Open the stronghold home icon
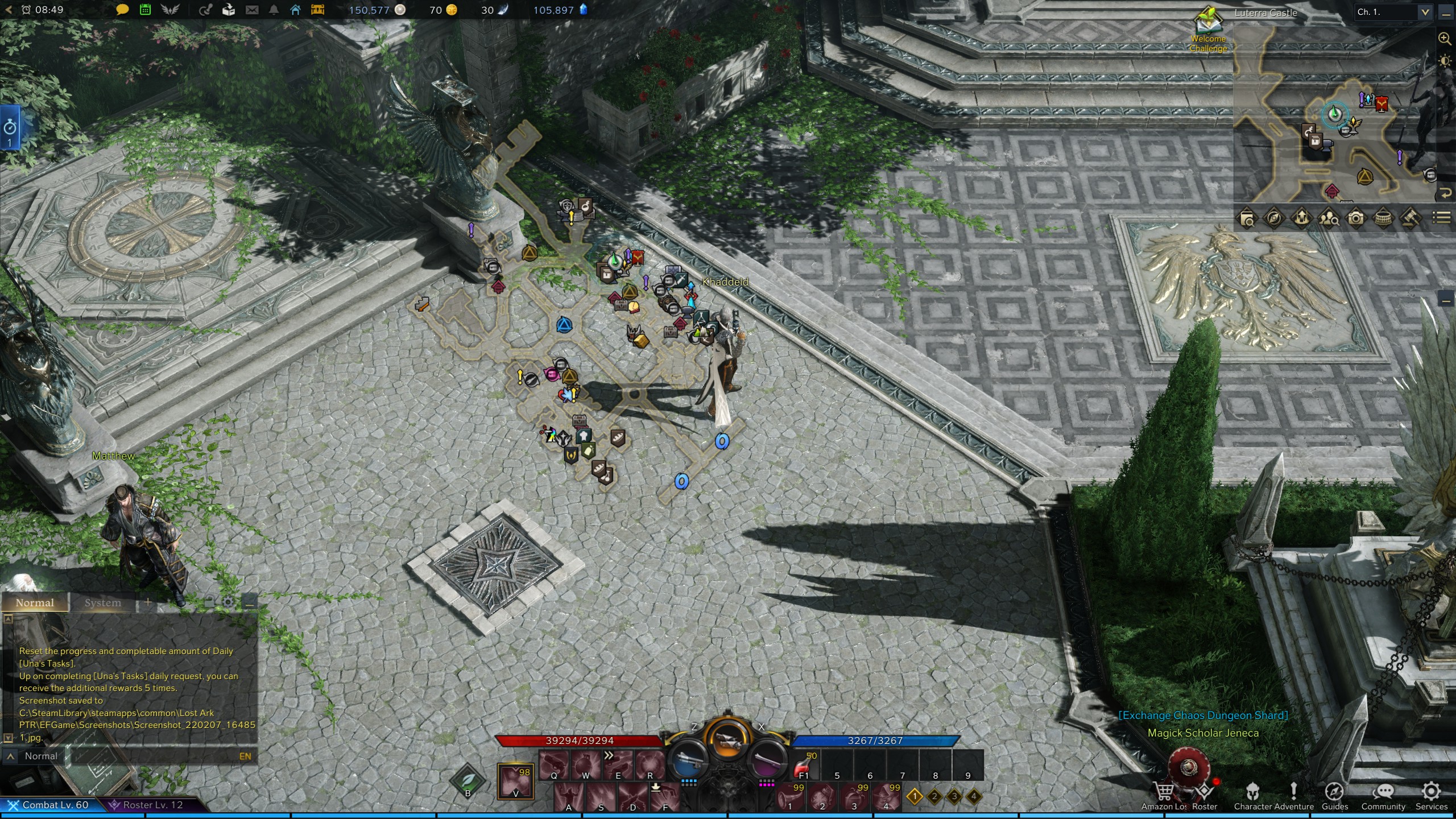1456x819 pixels. pyautogui.click(x=296, y=10)
